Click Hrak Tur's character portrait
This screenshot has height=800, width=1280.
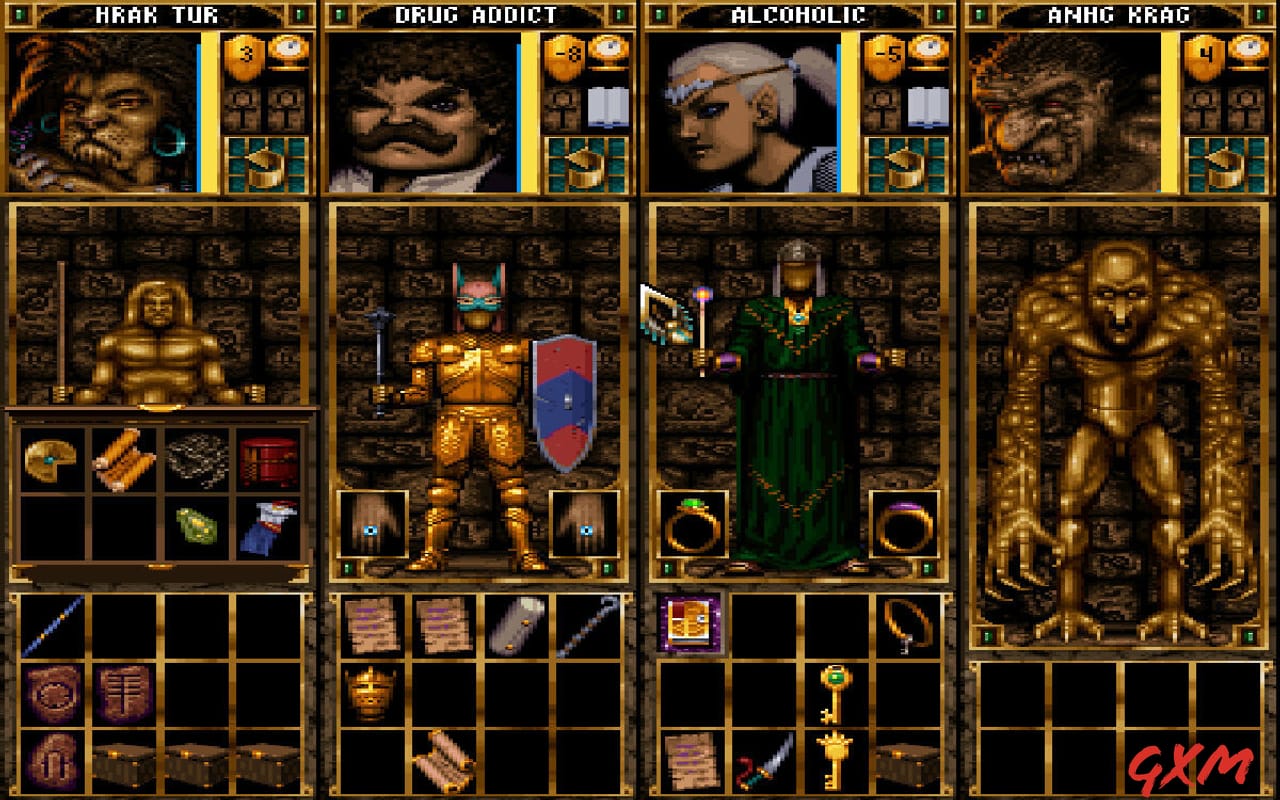tap(100, 110)
